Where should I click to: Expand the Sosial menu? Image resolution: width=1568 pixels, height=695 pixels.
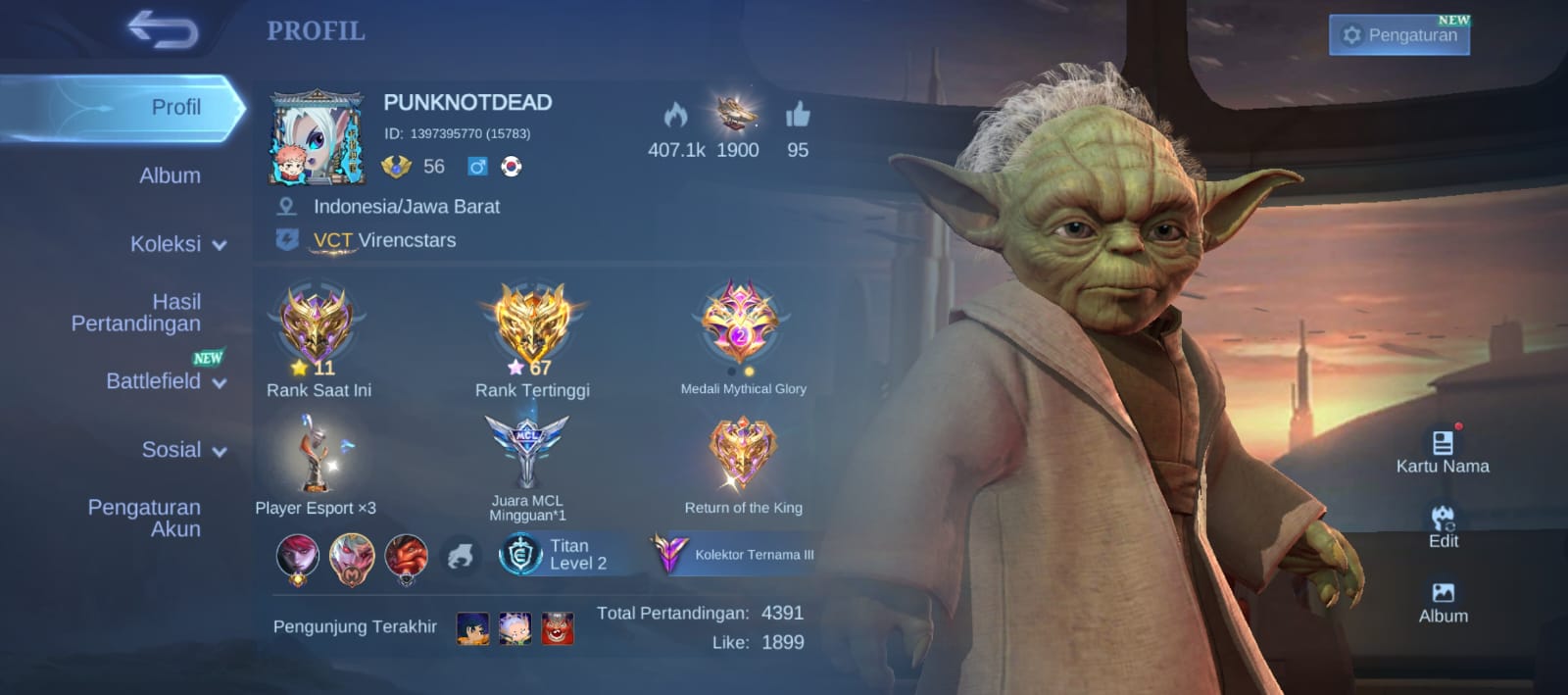[183, 450]
